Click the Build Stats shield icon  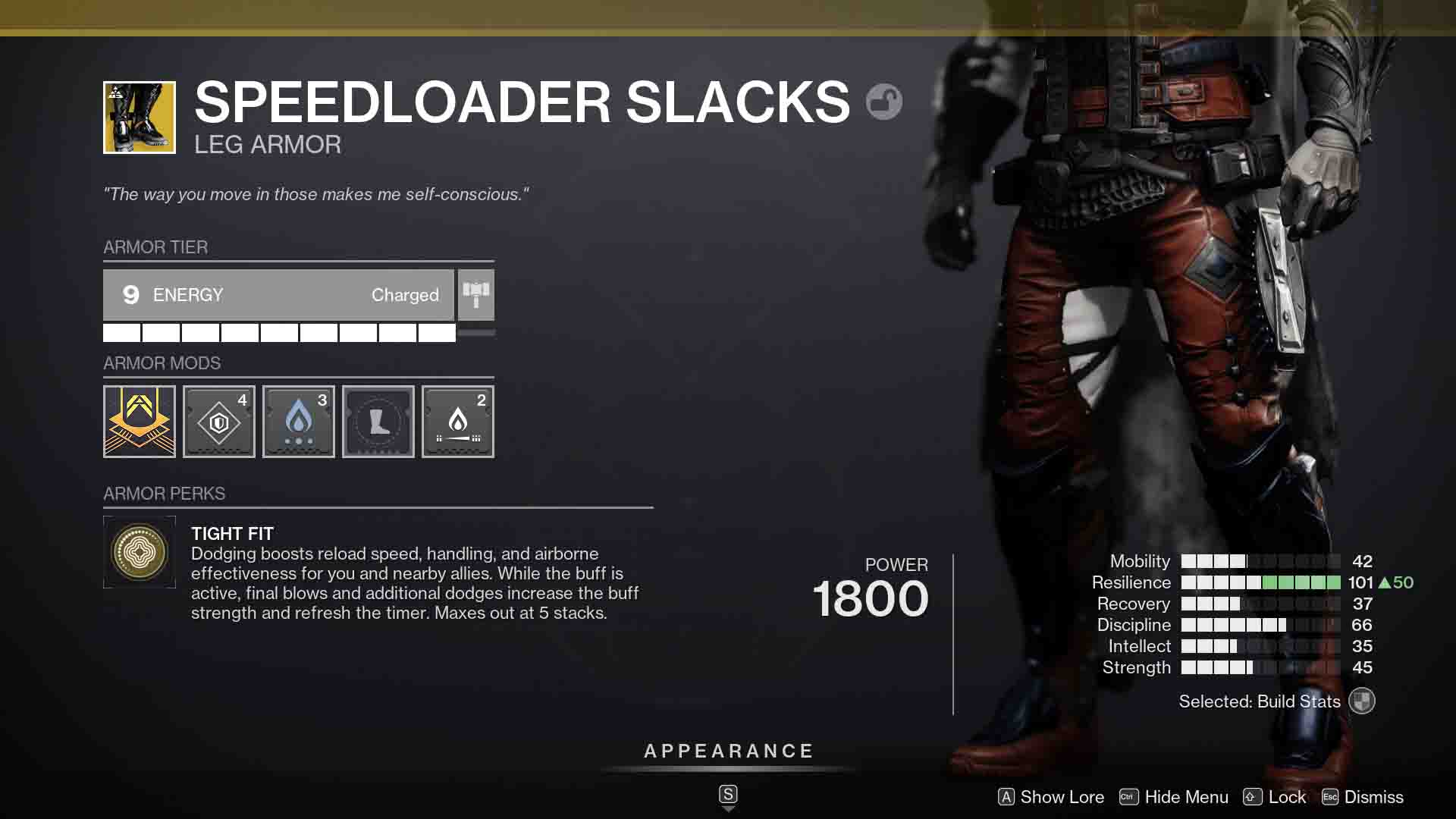point(1361,701)
